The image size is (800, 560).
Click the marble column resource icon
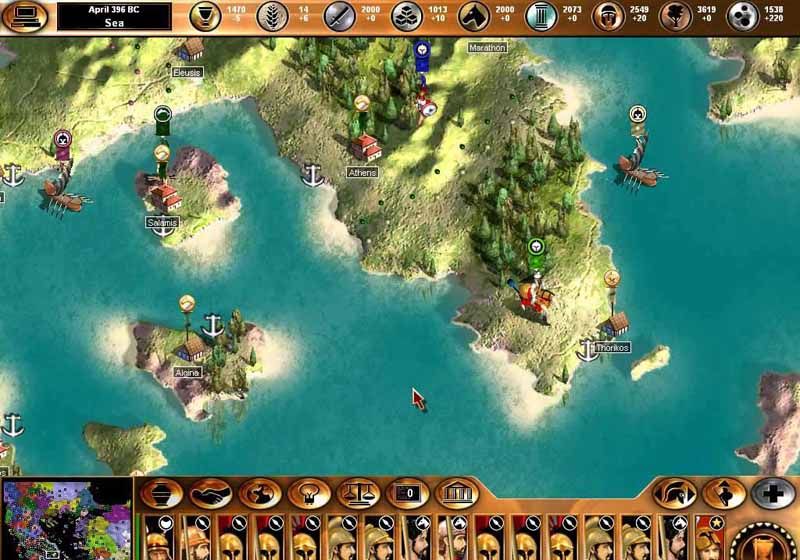(x=542, y=16)
